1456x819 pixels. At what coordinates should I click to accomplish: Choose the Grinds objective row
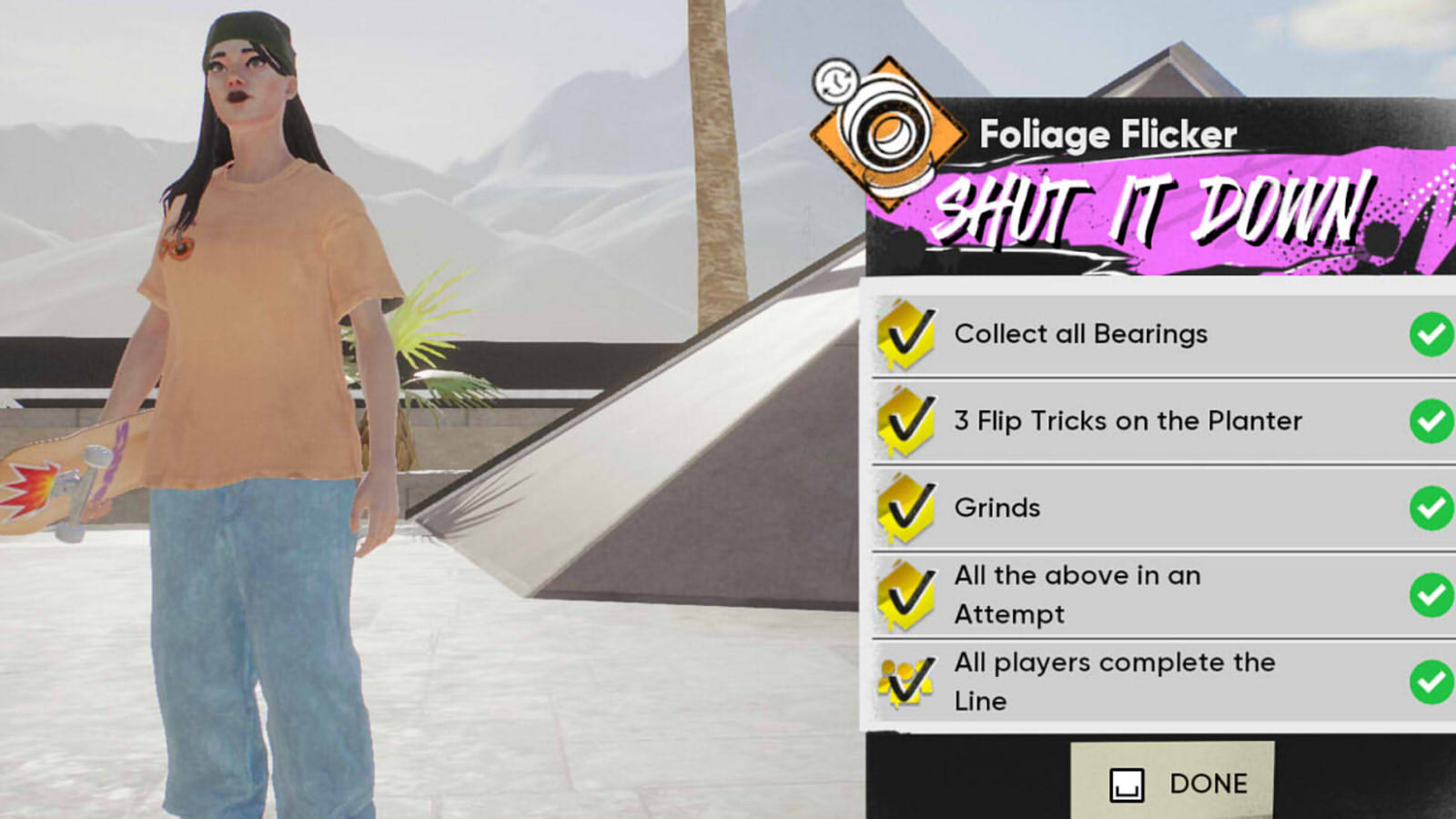[1156, 507]
